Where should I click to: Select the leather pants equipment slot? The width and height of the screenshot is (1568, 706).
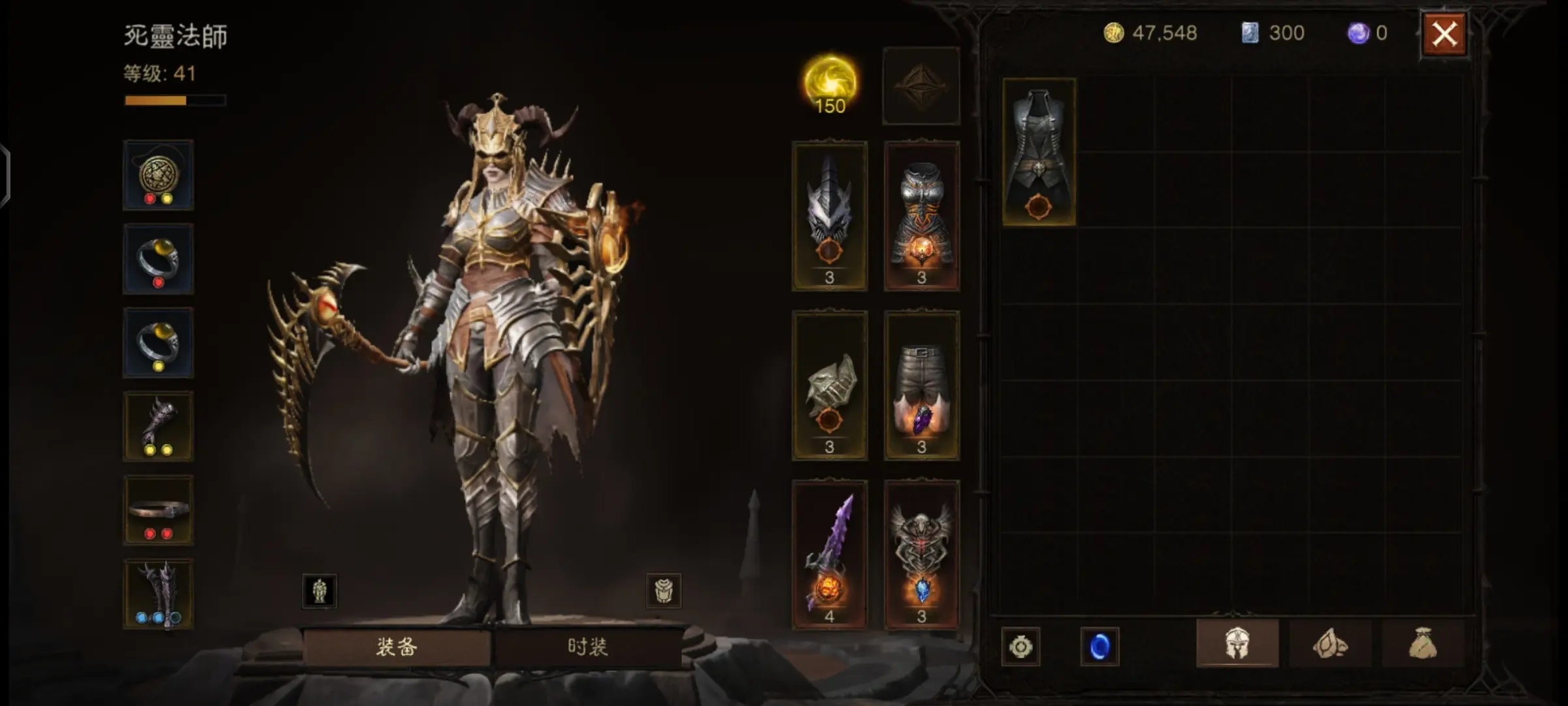click(x=921, y=386)
